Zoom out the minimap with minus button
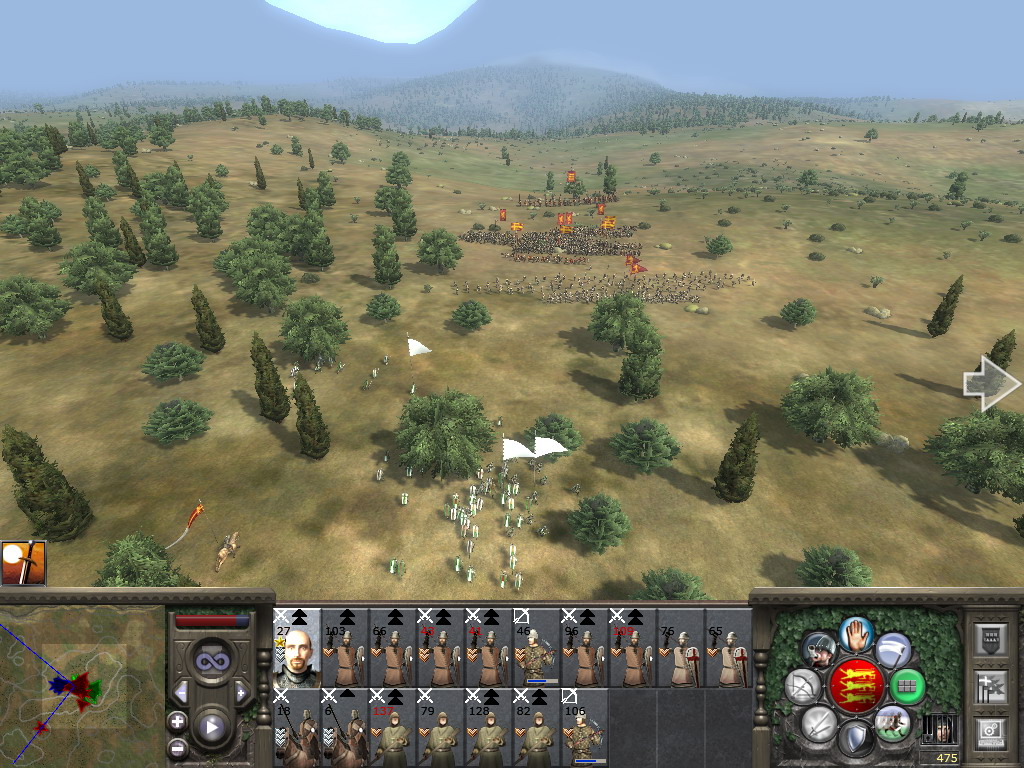1024x768 pixels. click(177, 746)
